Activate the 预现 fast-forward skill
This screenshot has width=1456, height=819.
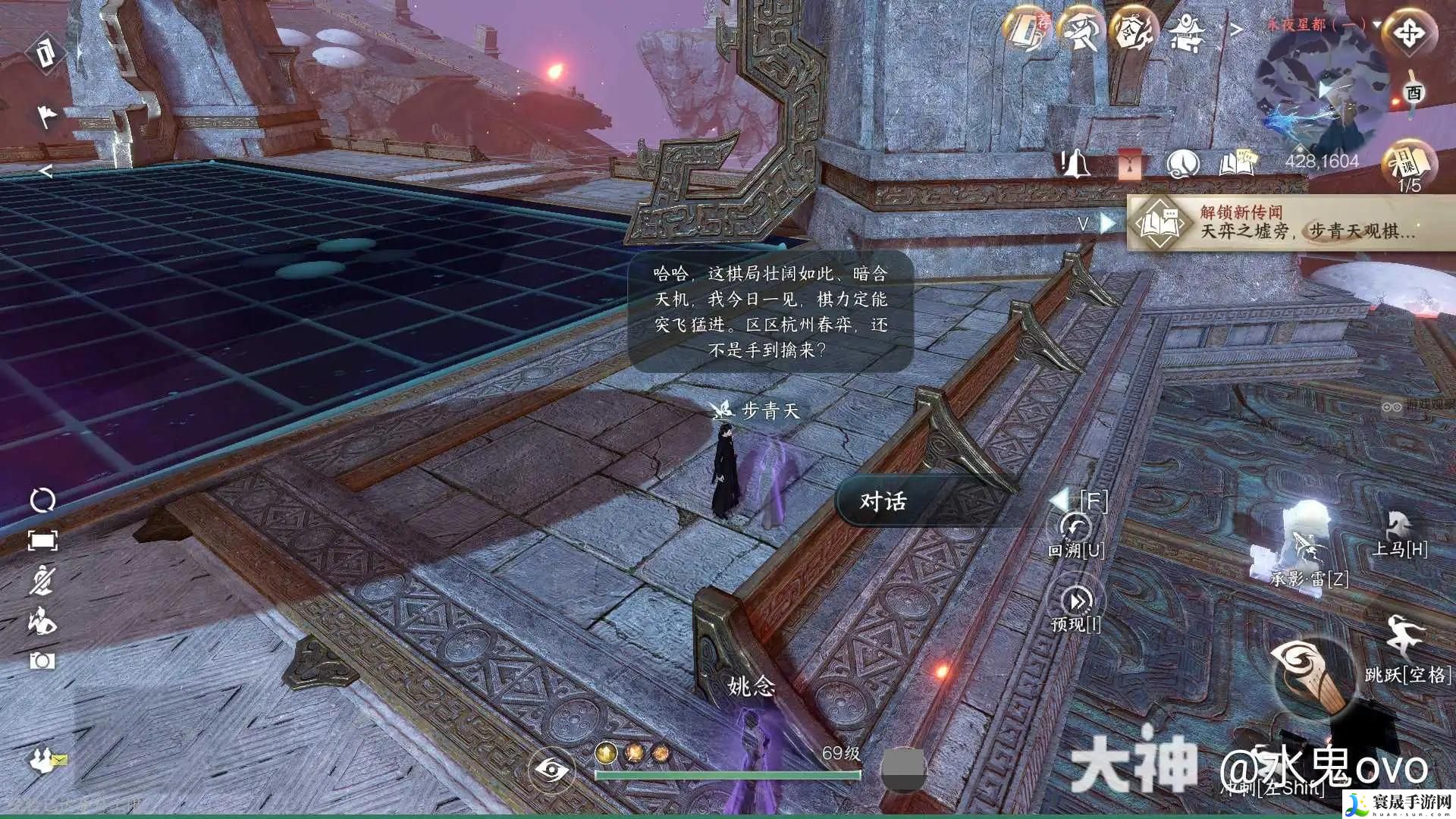1077,602
